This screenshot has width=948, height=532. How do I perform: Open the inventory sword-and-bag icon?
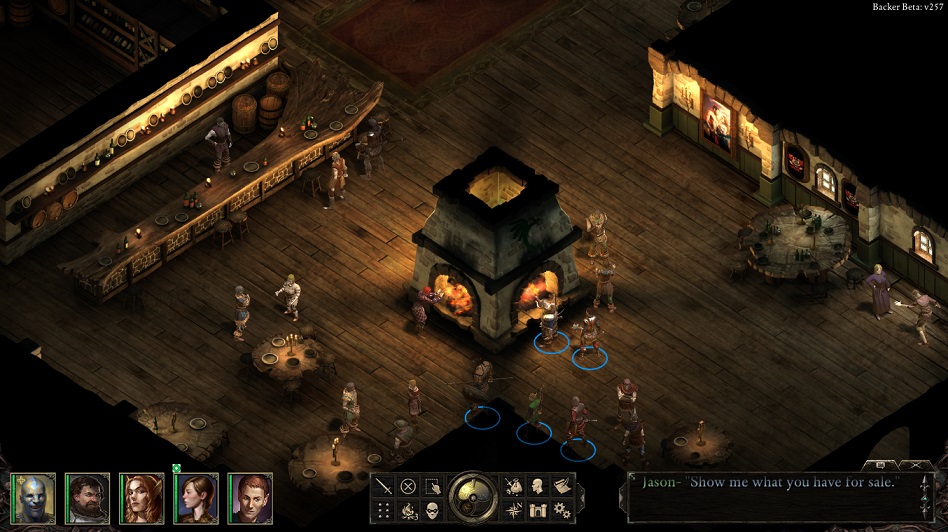click(514, 487)
